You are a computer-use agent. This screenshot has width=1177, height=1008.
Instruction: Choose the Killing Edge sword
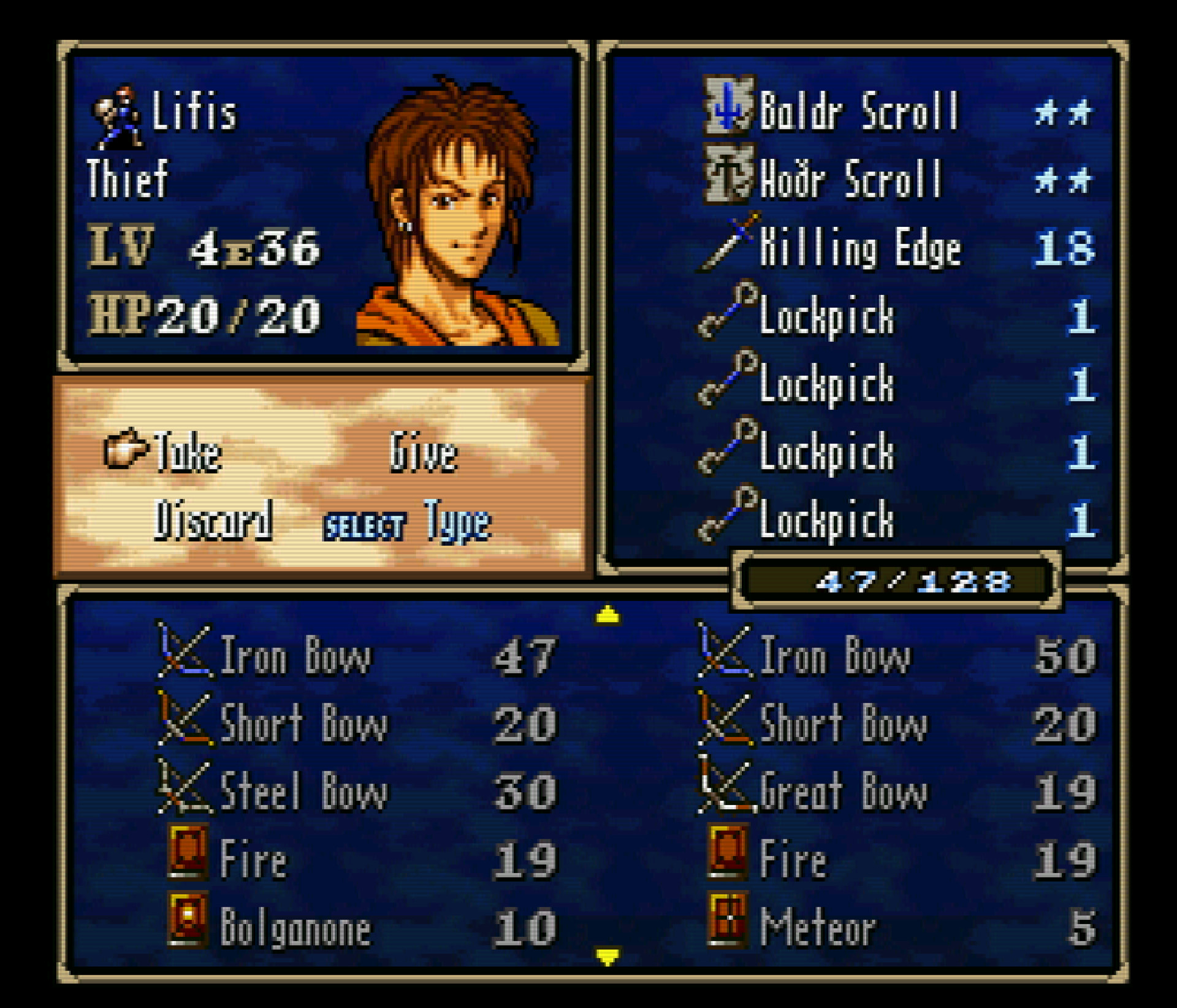(859, 248)
